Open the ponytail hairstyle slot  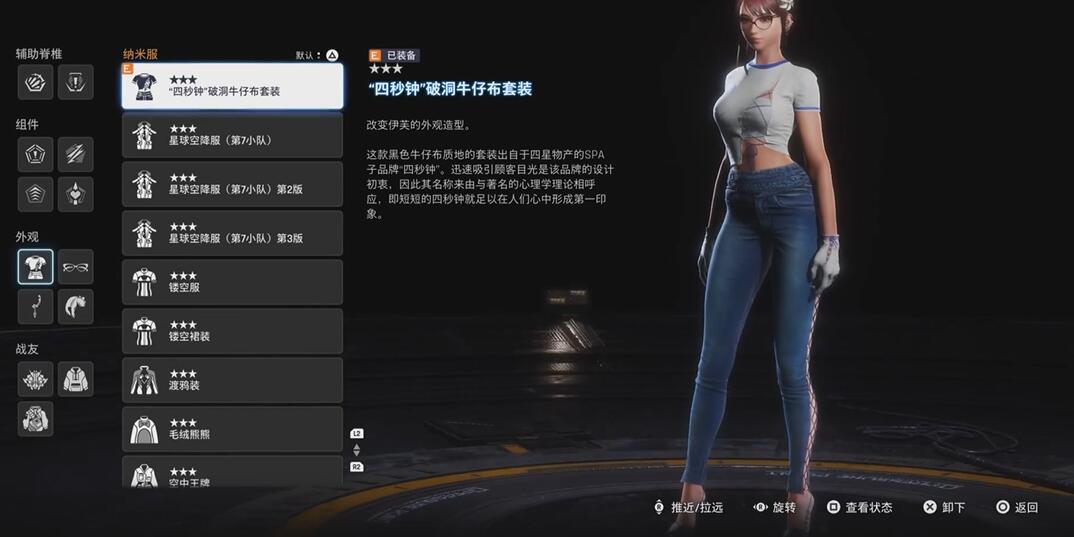pos(76,307)
